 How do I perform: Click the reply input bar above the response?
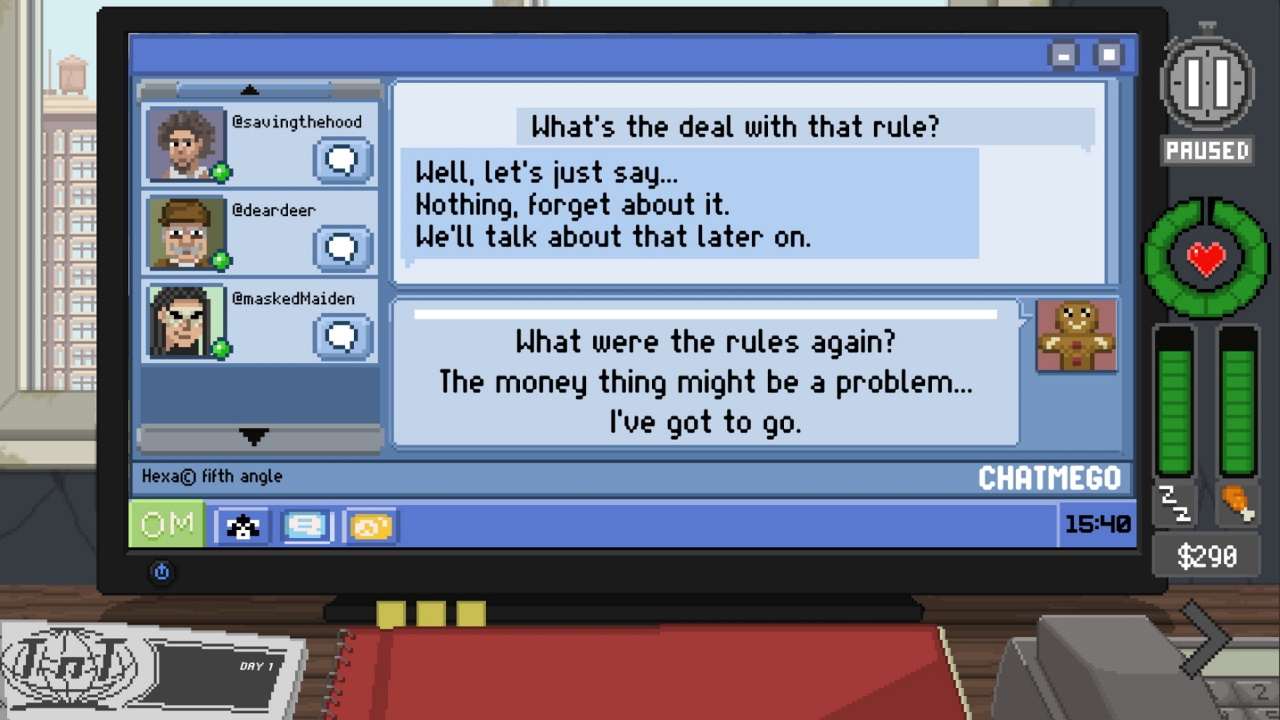[x=706, y=314]
